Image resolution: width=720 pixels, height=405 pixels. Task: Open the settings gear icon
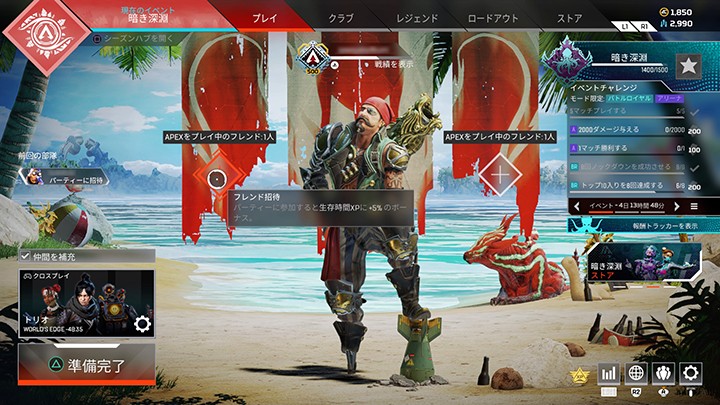tap(690, 373)
